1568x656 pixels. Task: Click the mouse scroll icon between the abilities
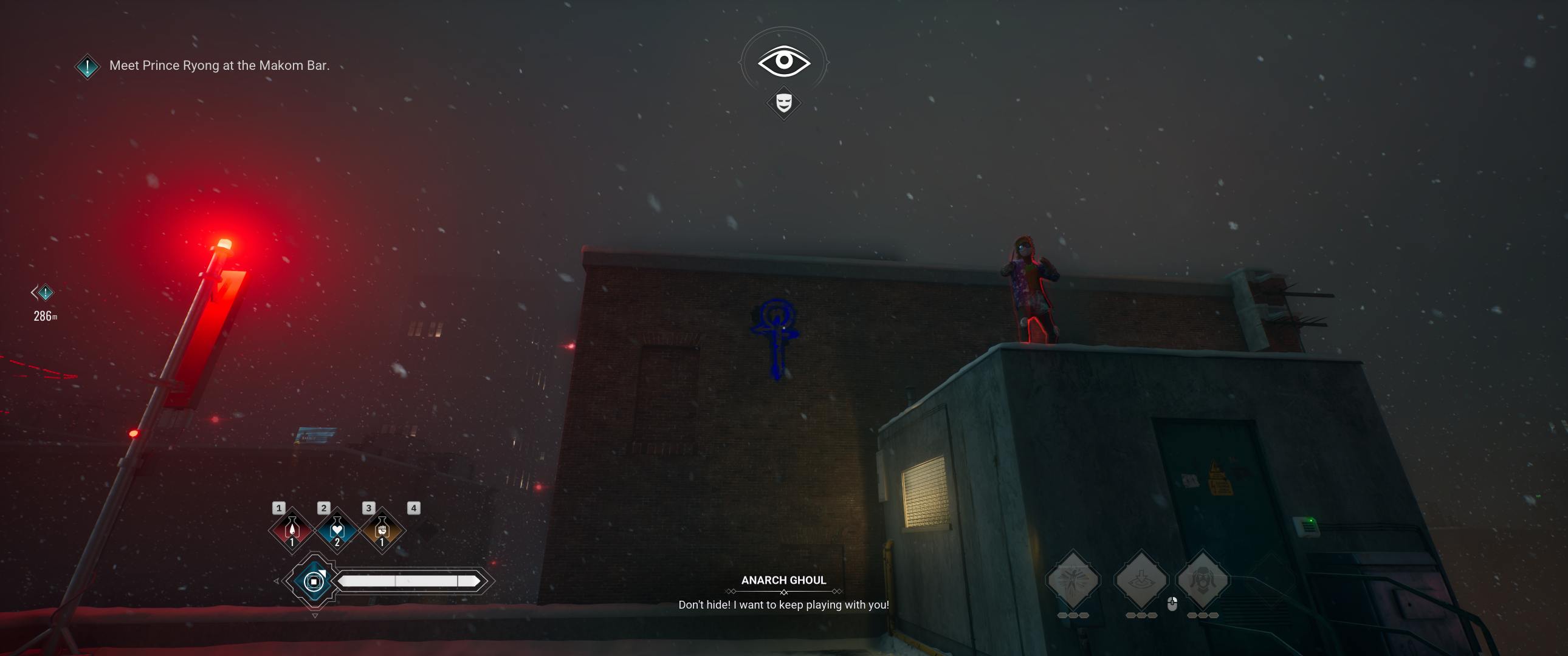pyautogui.click(x=1172, y=606)
